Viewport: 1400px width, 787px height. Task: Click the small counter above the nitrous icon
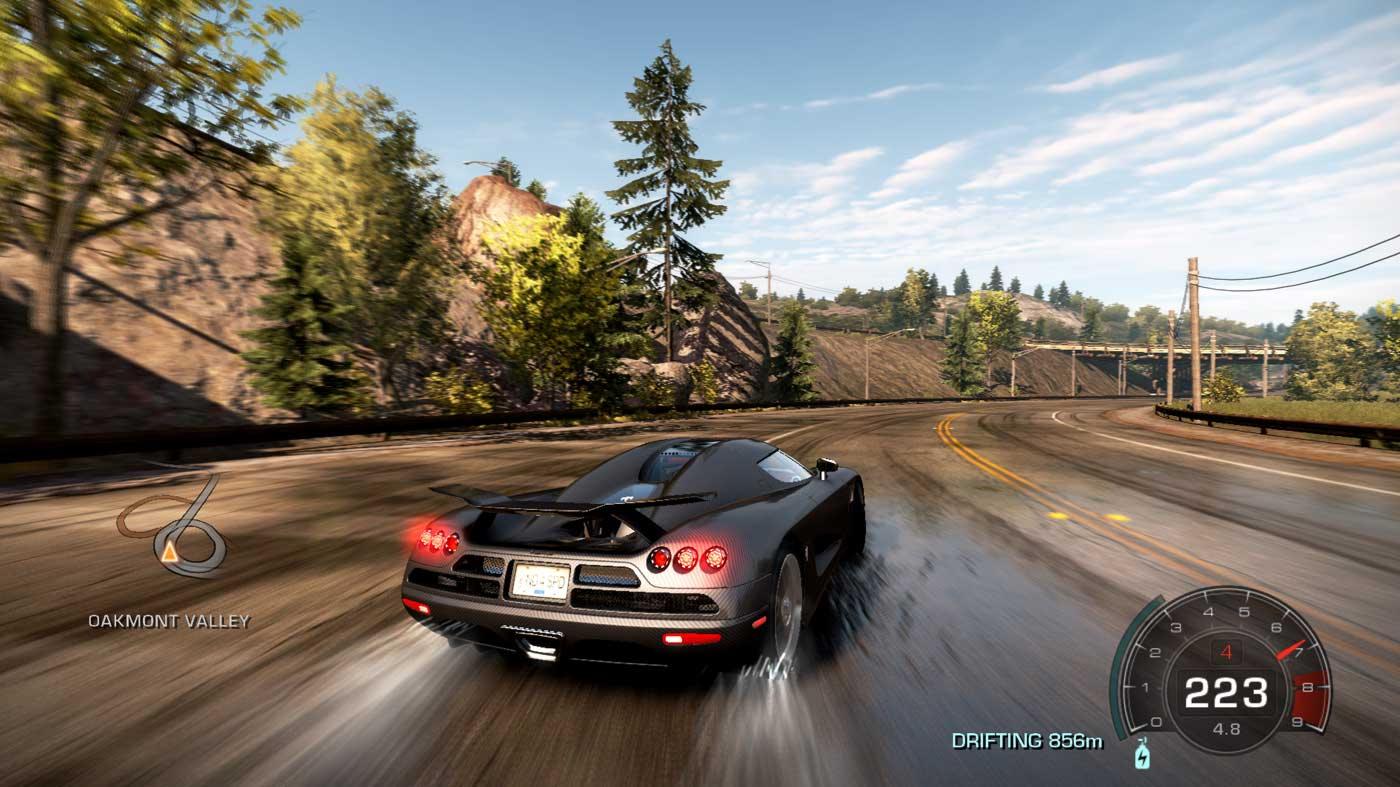pyautogui.click(x=1142, y=740)
